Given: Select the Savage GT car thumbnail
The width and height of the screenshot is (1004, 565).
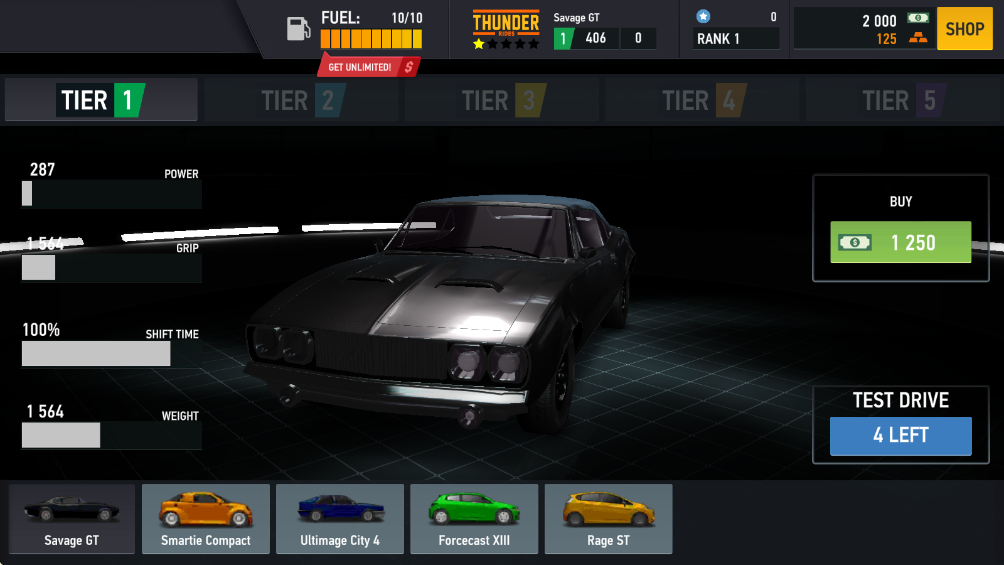Looking at the screenshot, I should coord(72,519).
